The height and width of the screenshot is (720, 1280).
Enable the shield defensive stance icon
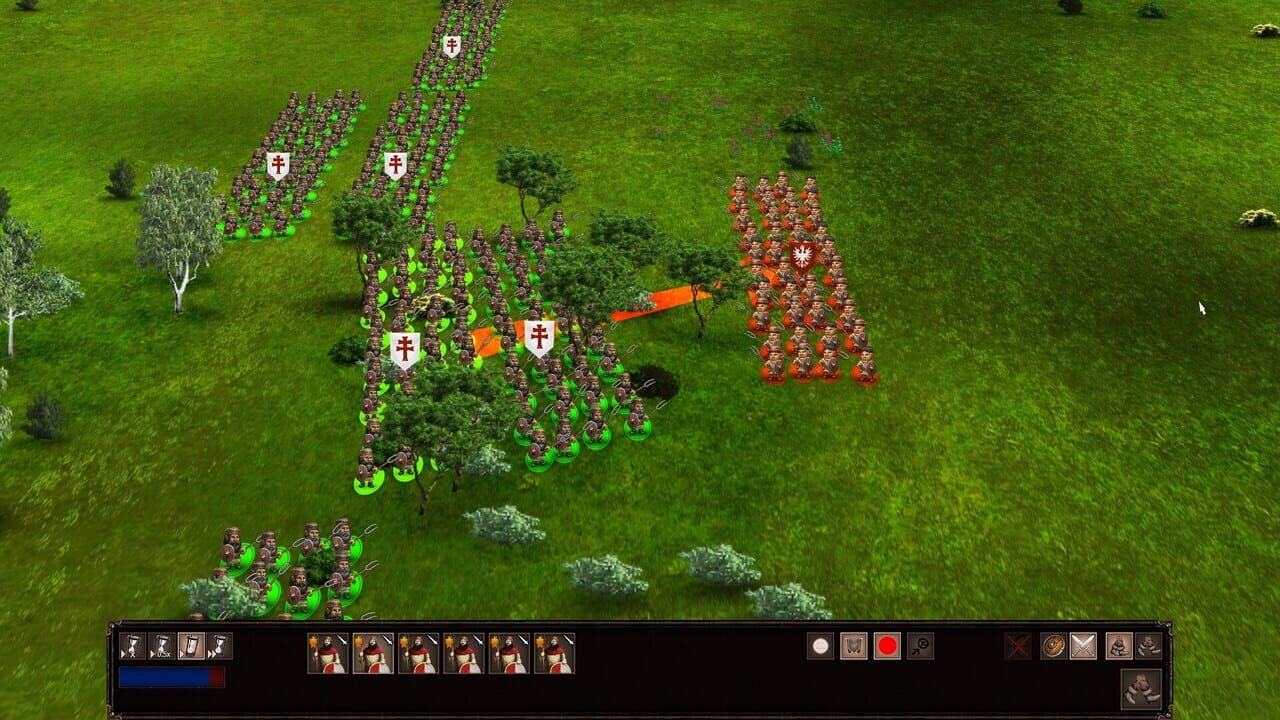coord(1053,647)
